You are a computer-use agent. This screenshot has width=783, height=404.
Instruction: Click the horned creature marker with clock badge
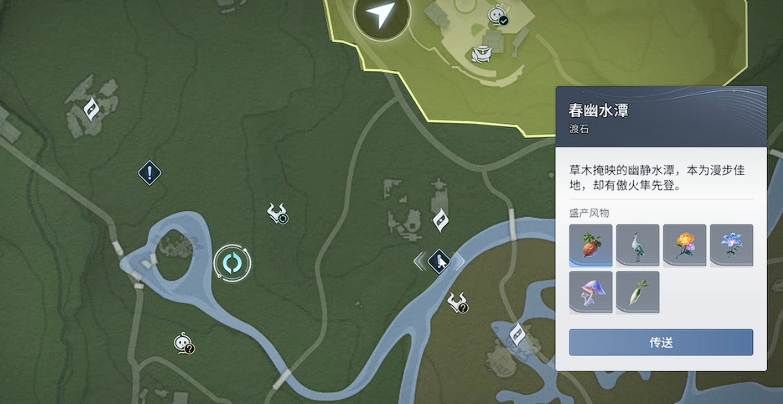(x=277, y=212)
